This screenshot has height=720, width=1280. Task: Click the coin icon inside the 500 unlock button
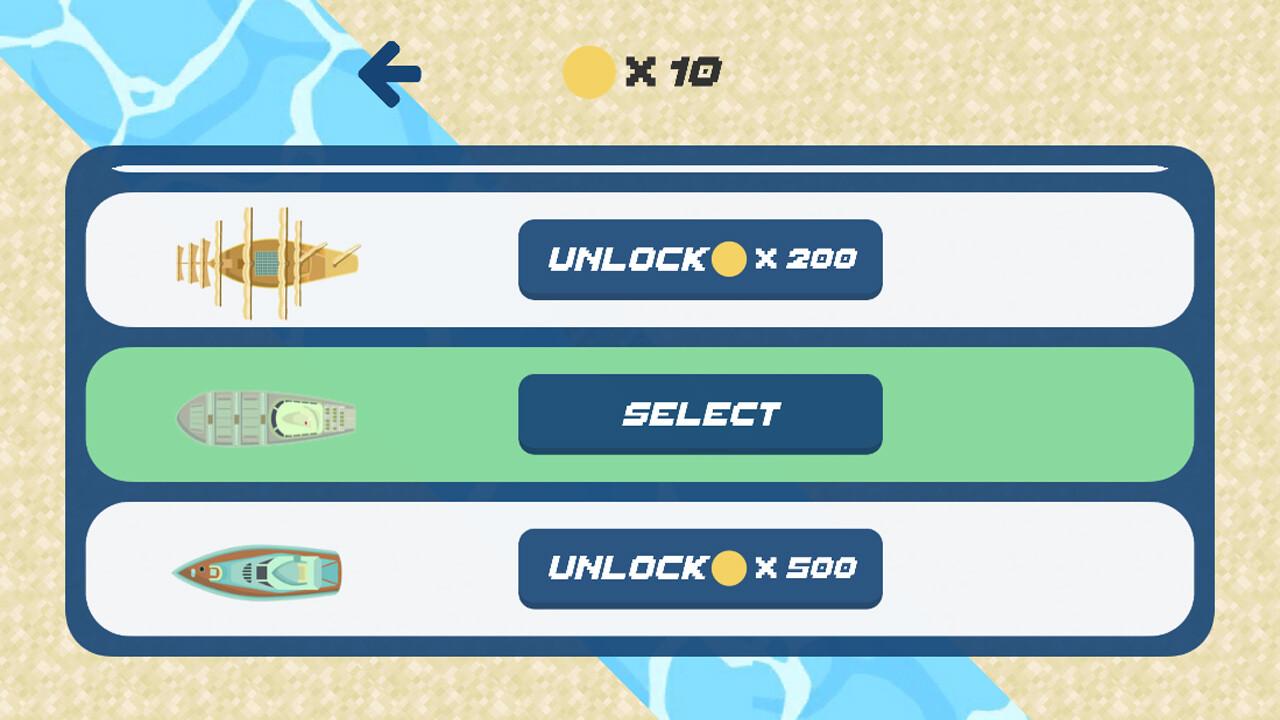click(727, 568)
